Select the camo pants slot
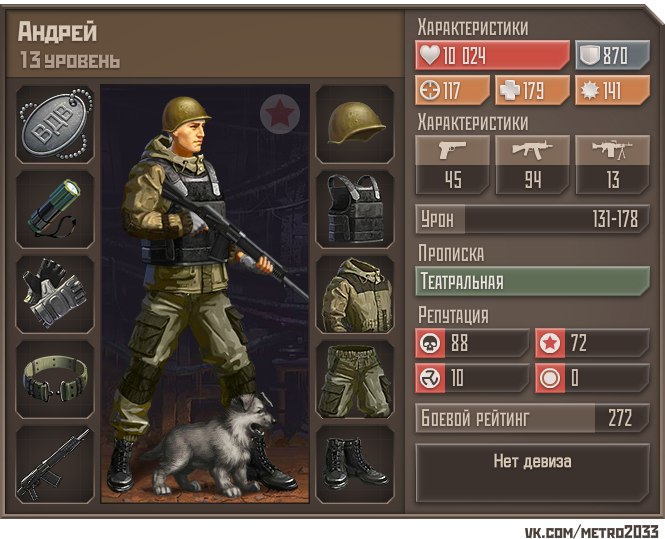Screen dimensions: 665x539 [x=355, y=380]
